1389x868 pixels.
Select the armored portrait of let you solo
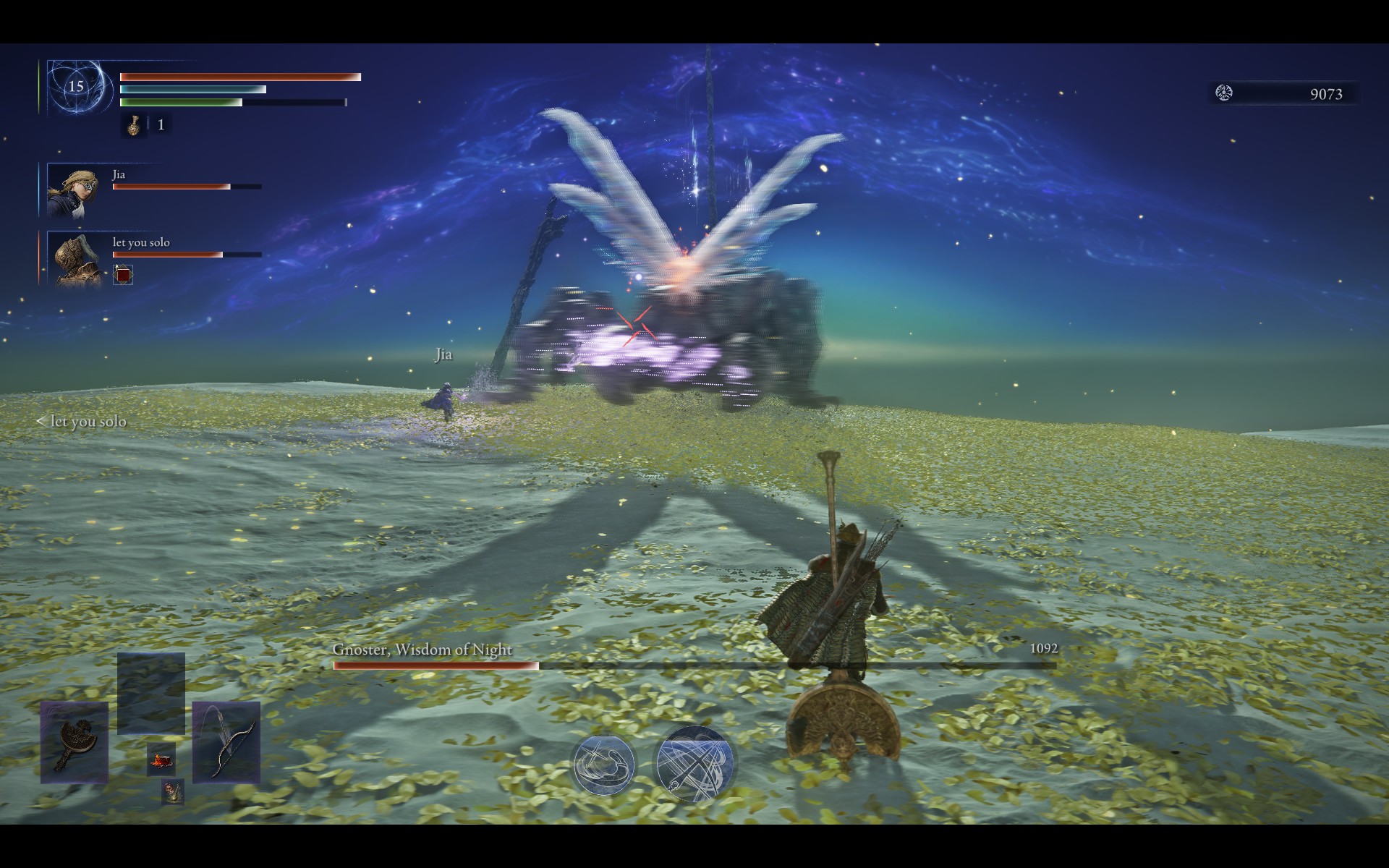click(76, 259)
